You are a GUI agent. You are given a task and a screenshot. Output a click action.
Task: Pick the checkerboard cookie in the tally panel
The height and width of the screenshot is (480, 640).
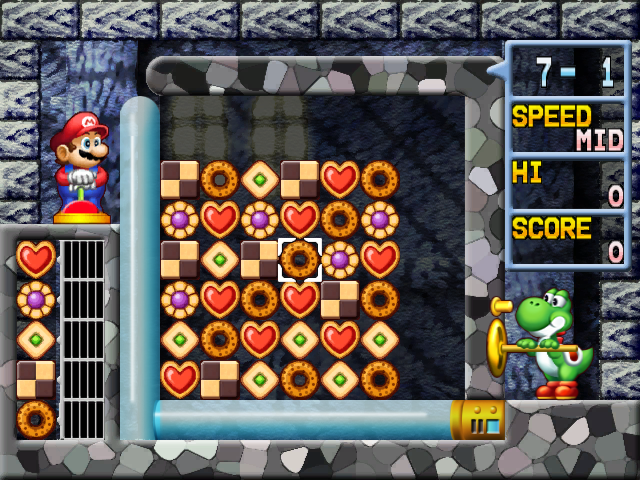pyautogui.click(x=36, y=379)
